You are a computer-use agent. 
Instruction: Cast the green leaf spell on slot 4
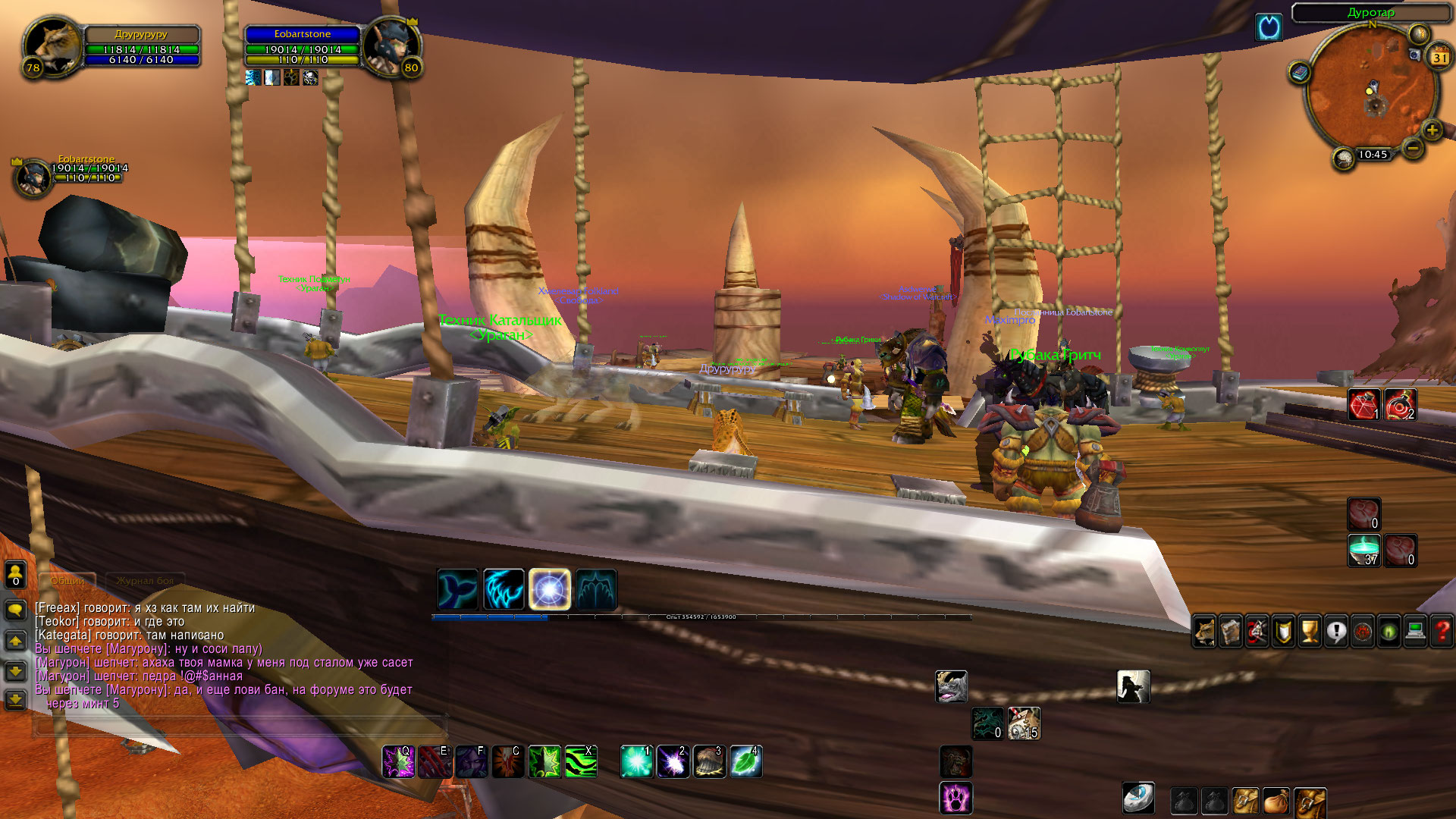(x=745, y=761)
